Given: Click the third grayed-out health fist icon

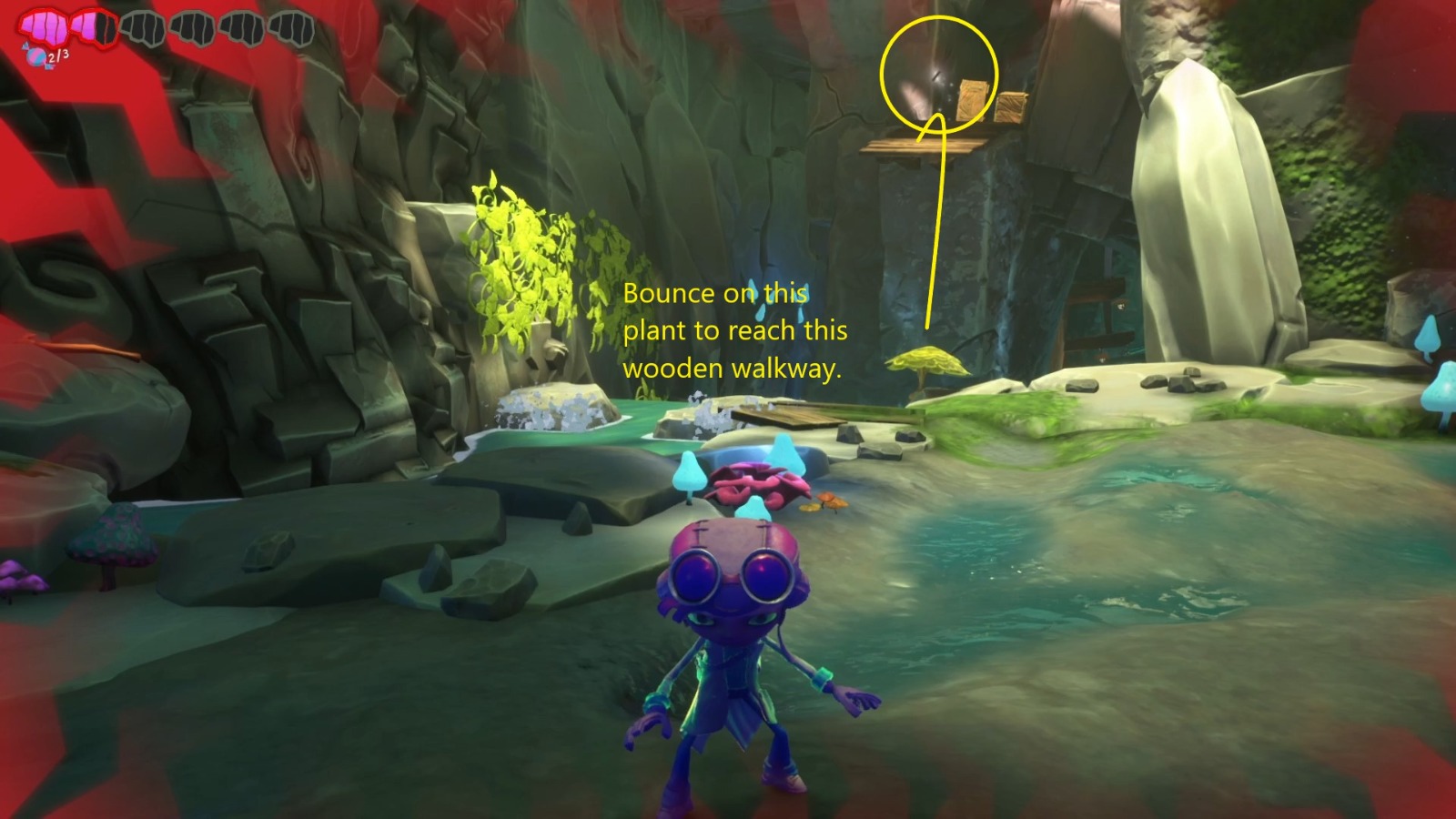Looking at the screenshot, I should point(144,27).
